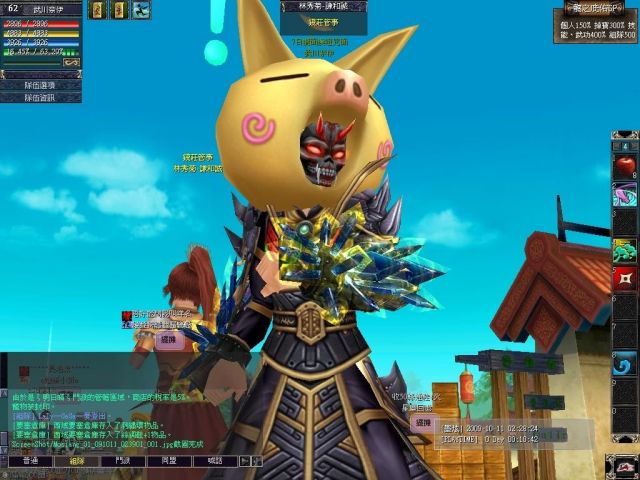
Task: Click the emblem button below the quickbar
Action: click(x=623, y=463)
